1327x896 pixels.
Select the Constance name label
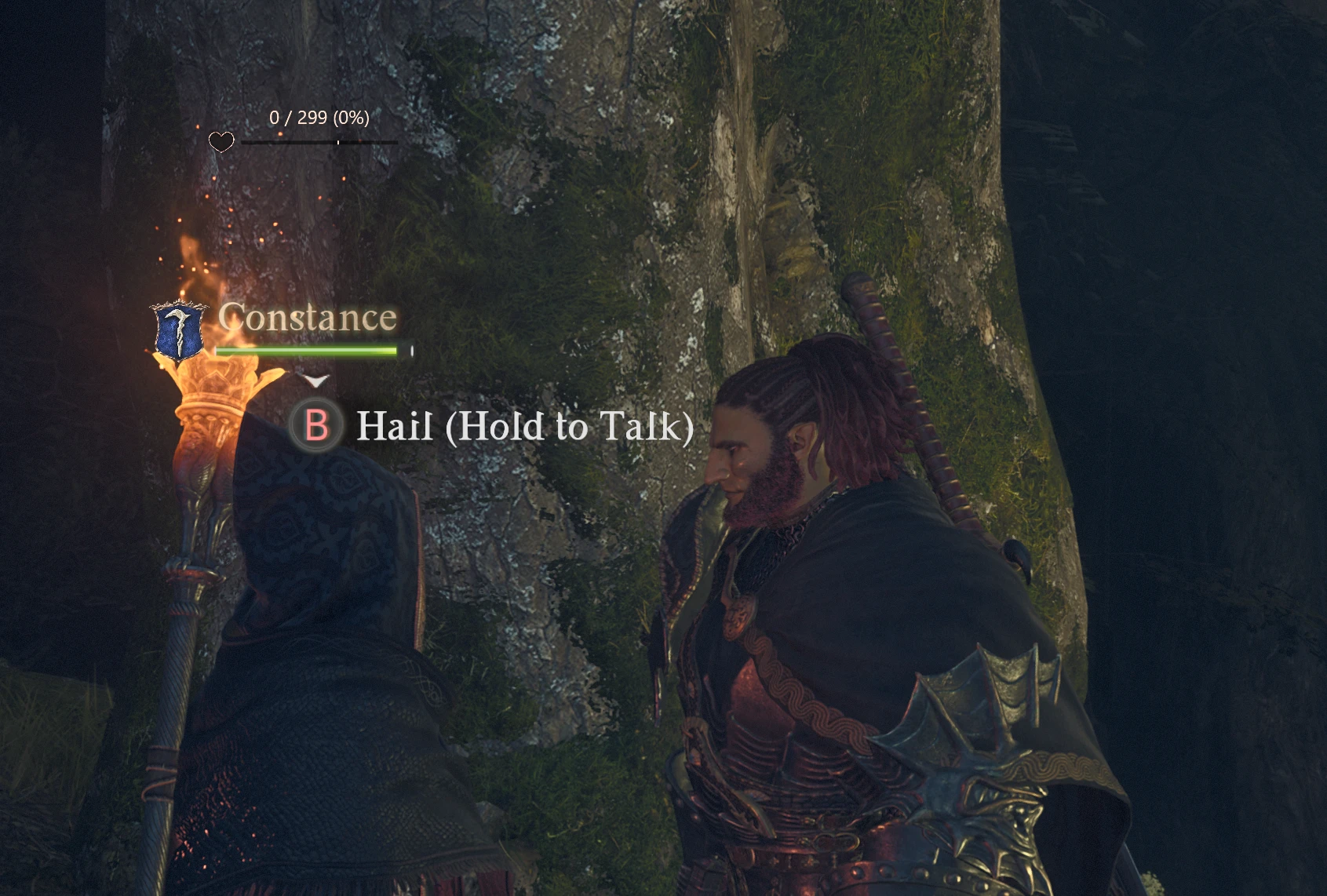point(305,318)
